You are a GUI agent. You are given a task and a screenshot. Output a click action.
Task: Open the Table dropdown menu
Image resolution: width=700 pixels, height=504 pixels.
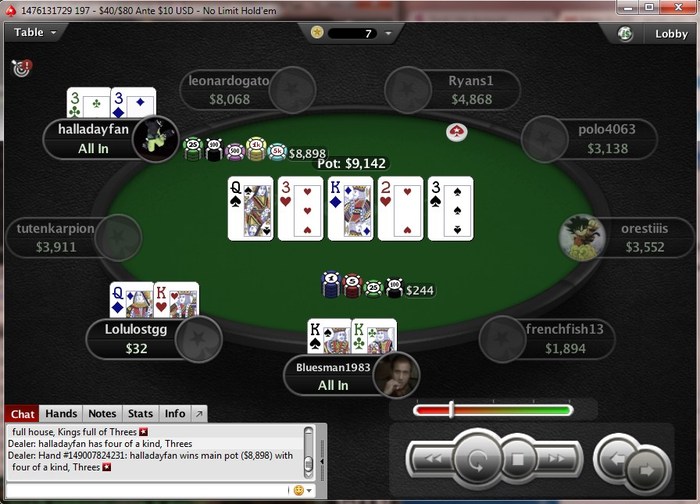click(35, 32)
